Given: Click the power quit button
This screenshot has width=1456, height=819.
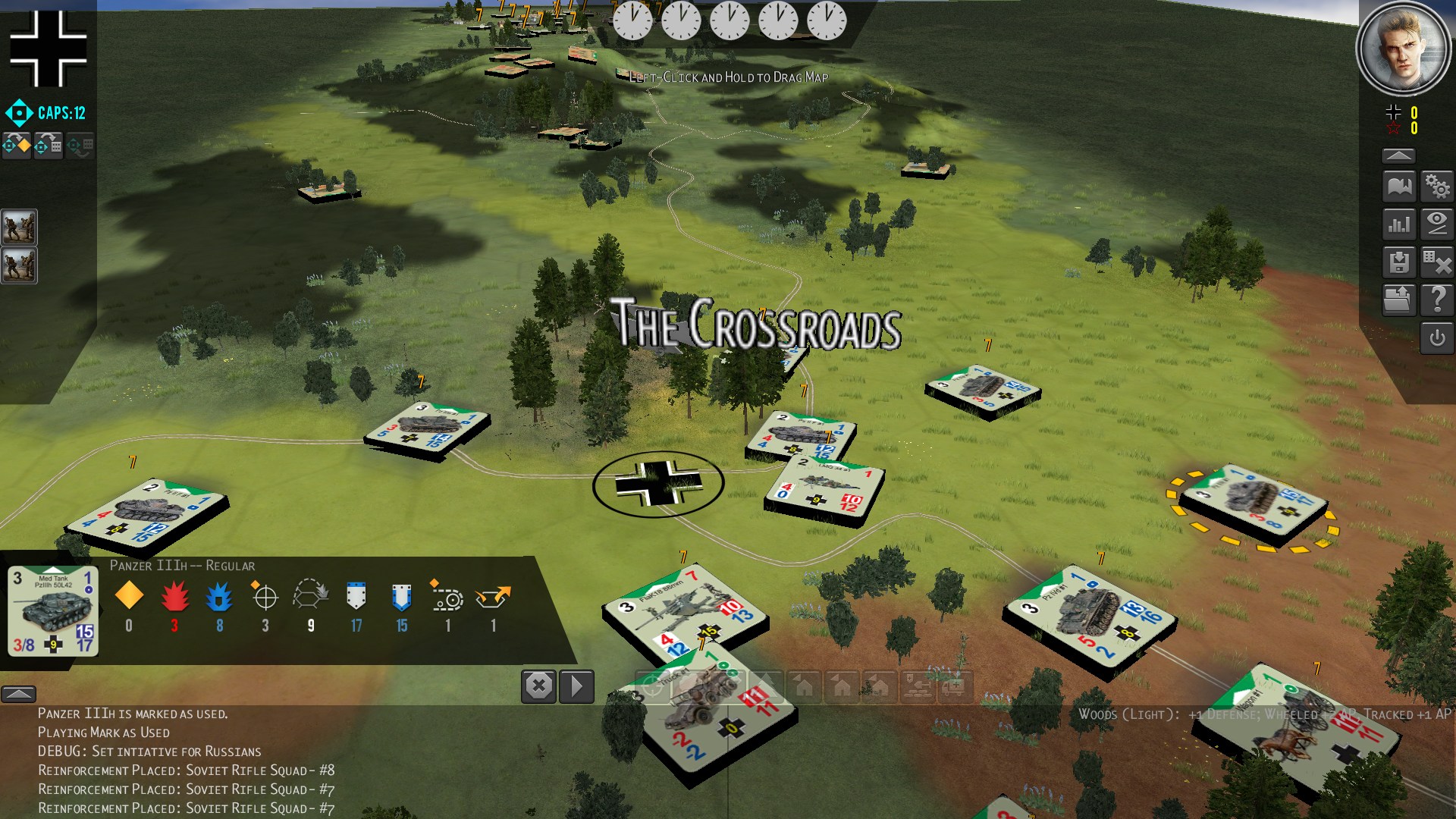Looking at the screenshot, I should [1437, 338].
